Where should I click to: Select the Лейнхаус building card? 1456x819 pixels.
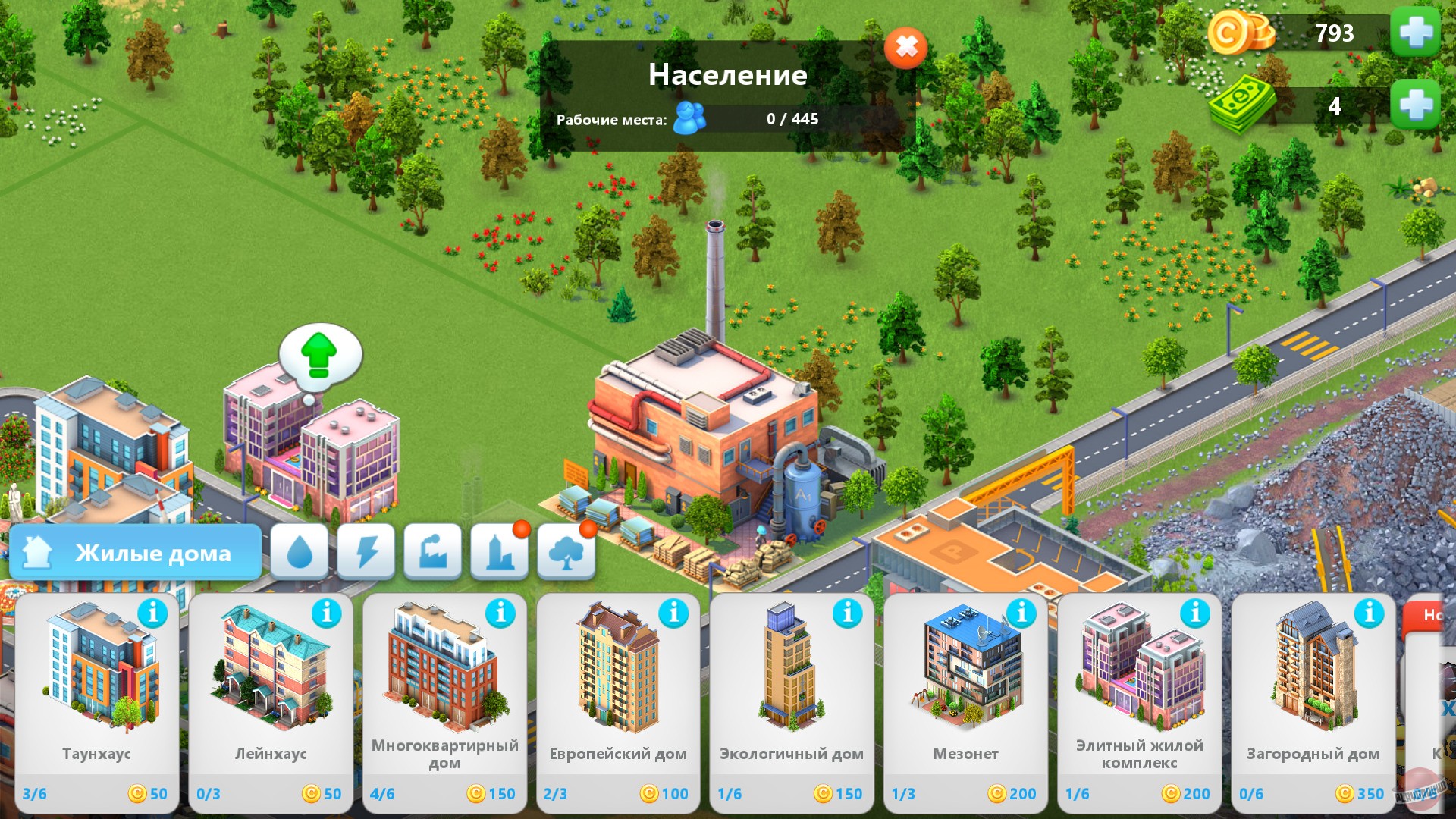pos(271,682)
